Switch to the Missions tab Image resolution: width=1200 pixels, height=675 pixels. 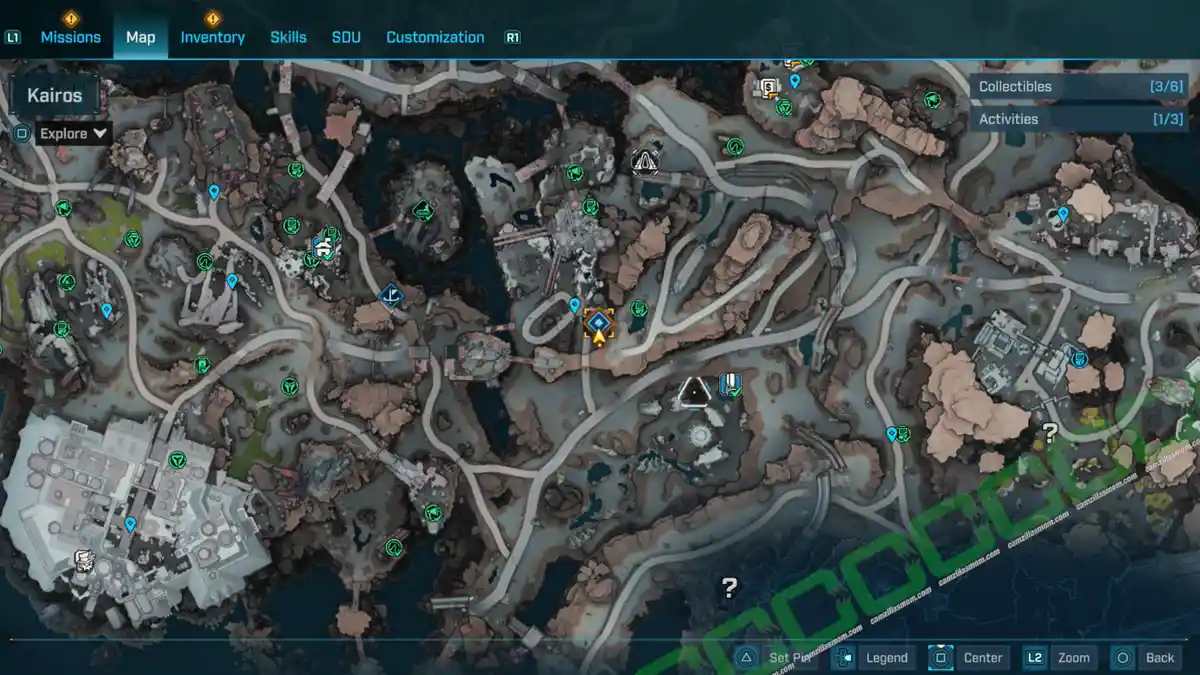70,37
